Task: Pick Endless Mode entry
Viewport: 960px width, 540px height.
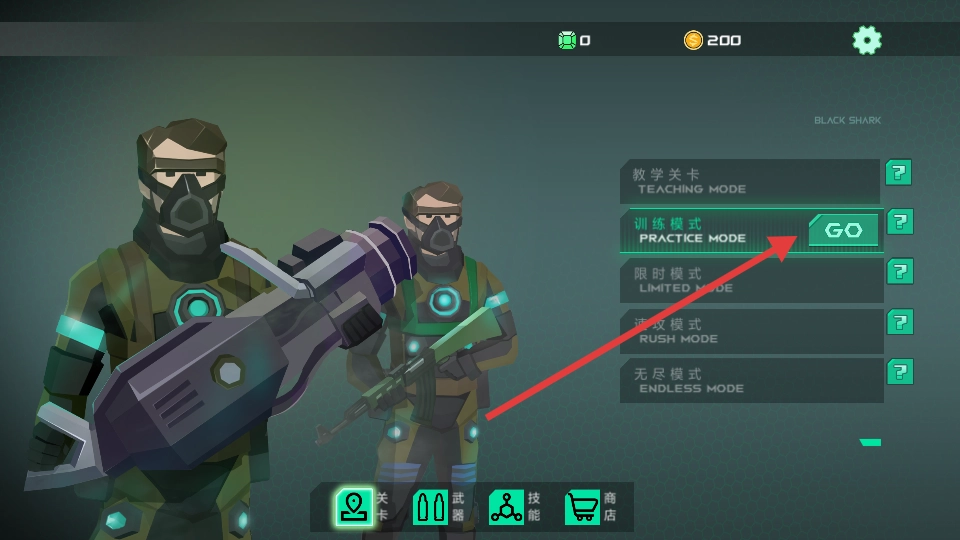Action: [x=750, y=381]
